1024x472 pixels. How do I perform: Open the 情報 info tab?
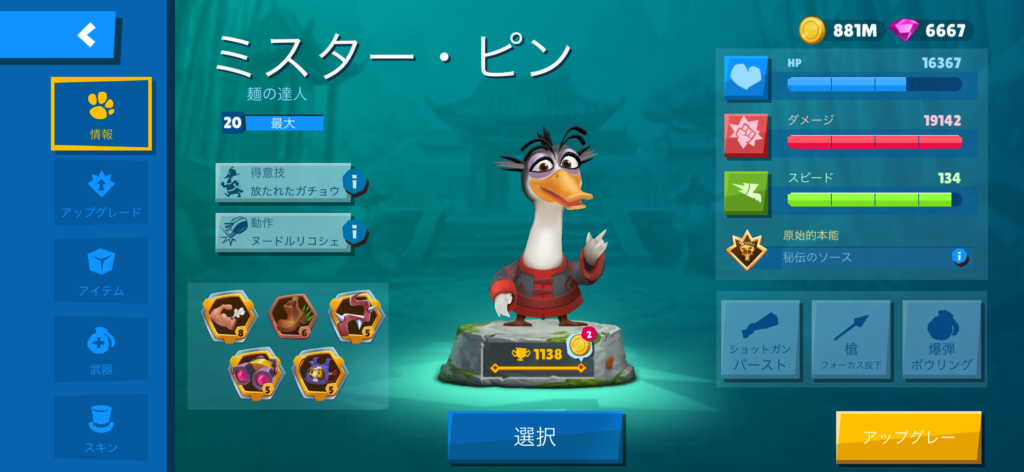101,112
